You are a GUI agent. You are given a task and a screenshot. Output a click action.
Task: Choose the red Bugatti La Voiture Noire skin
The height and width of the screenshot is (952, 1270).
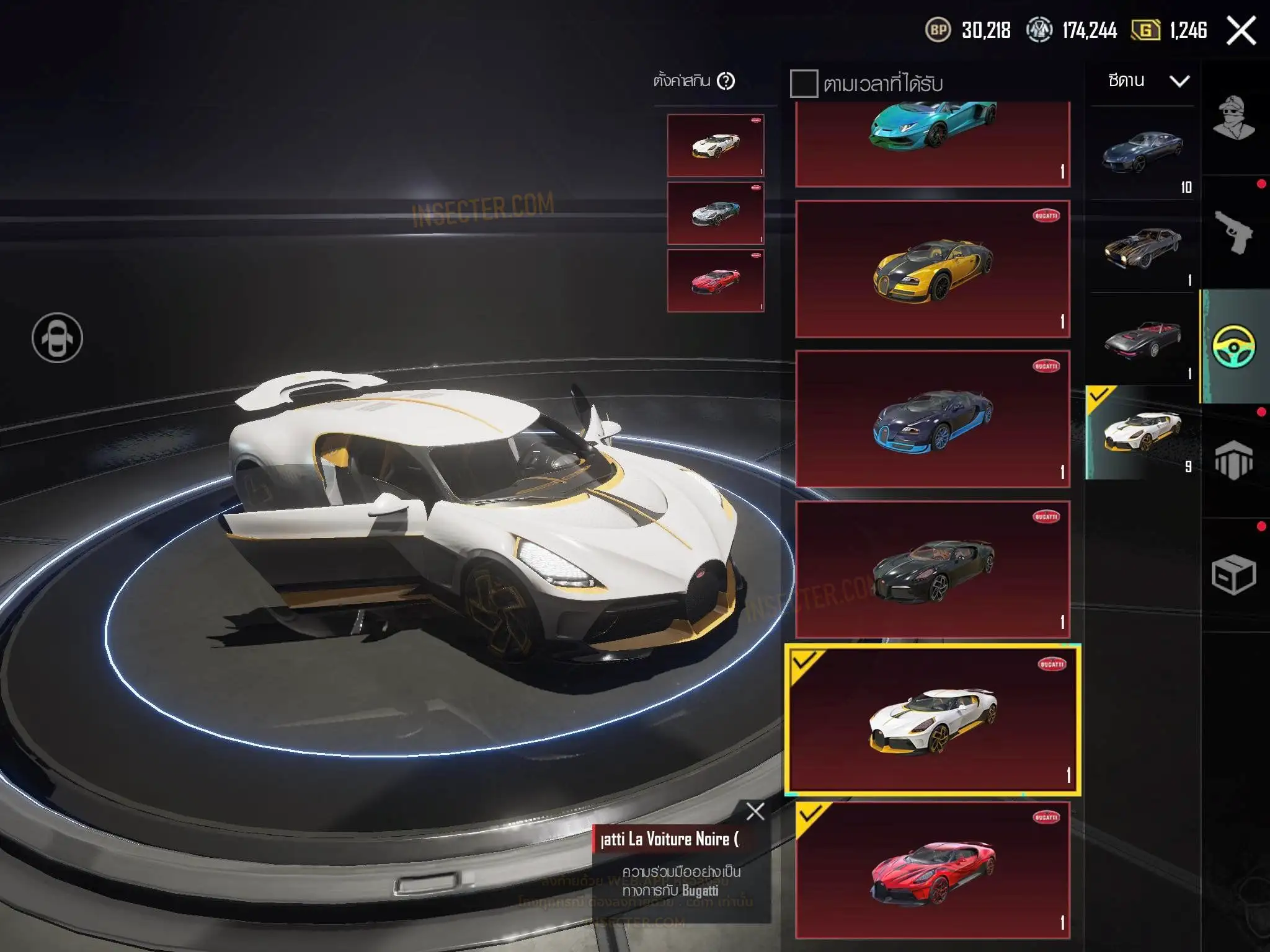tap(933, 870)
